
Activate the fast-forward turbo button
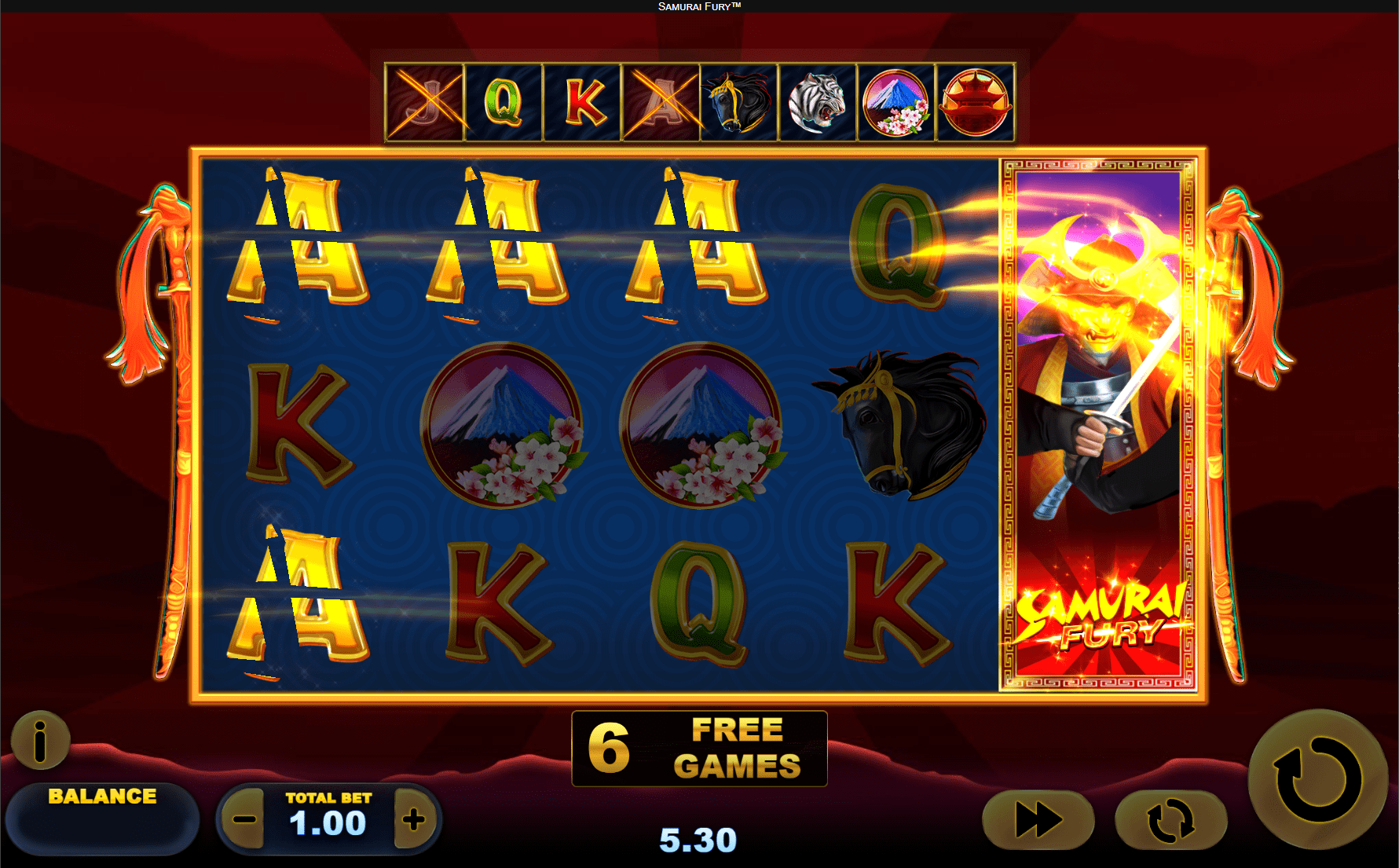coord(1038,821)
